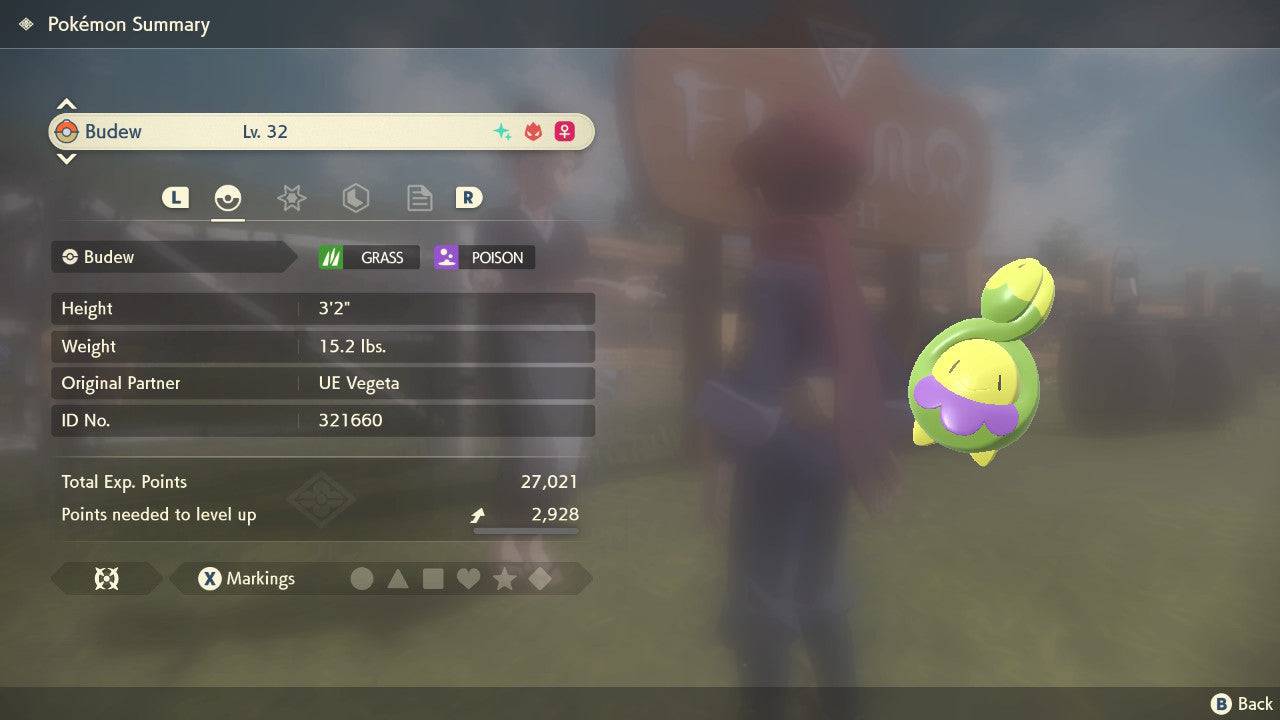The image size is (1280, 720).
Task: Switch to the Poké Ball info tab
Action: (228, 198)
